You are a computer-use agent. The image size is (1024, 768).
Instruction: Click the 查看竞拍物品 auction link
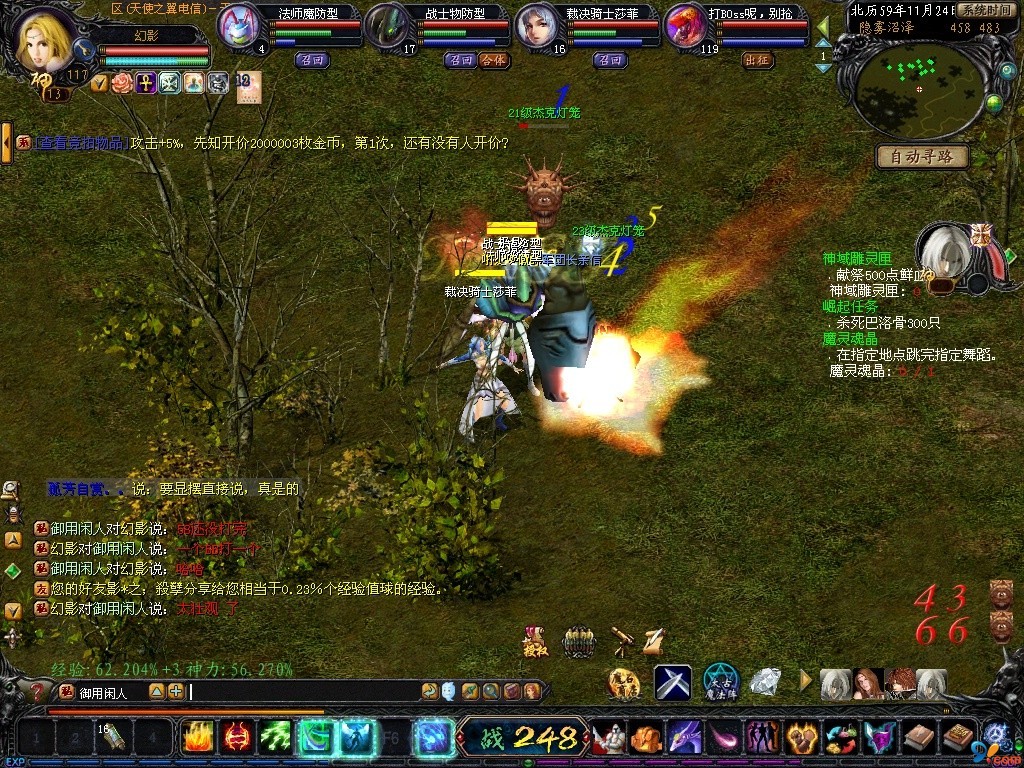tap(81, 143)
